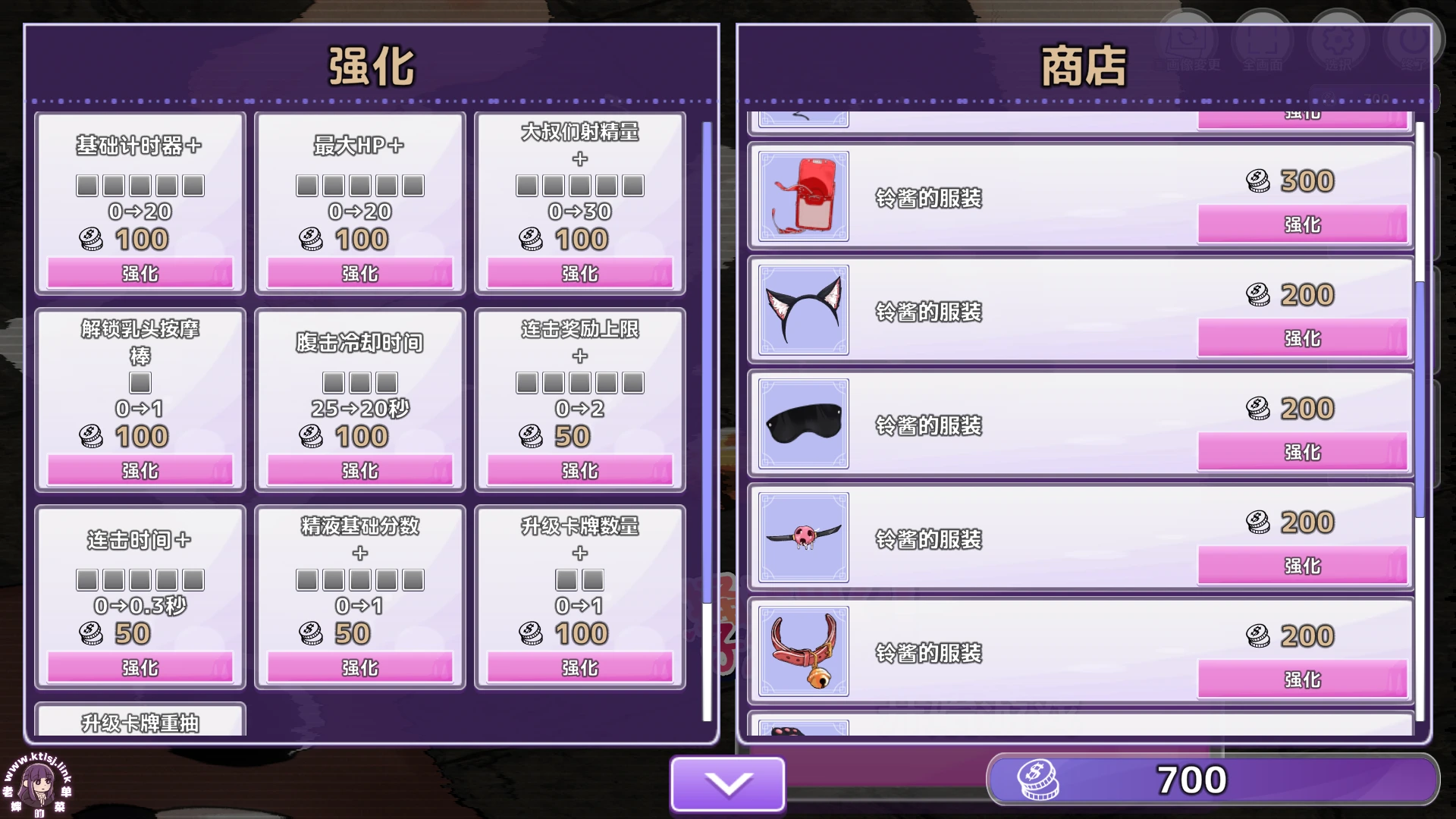Click 强化 button under 基础计时器+
Viewport: 1456px width, 819px height.
[x=140, y=273]
